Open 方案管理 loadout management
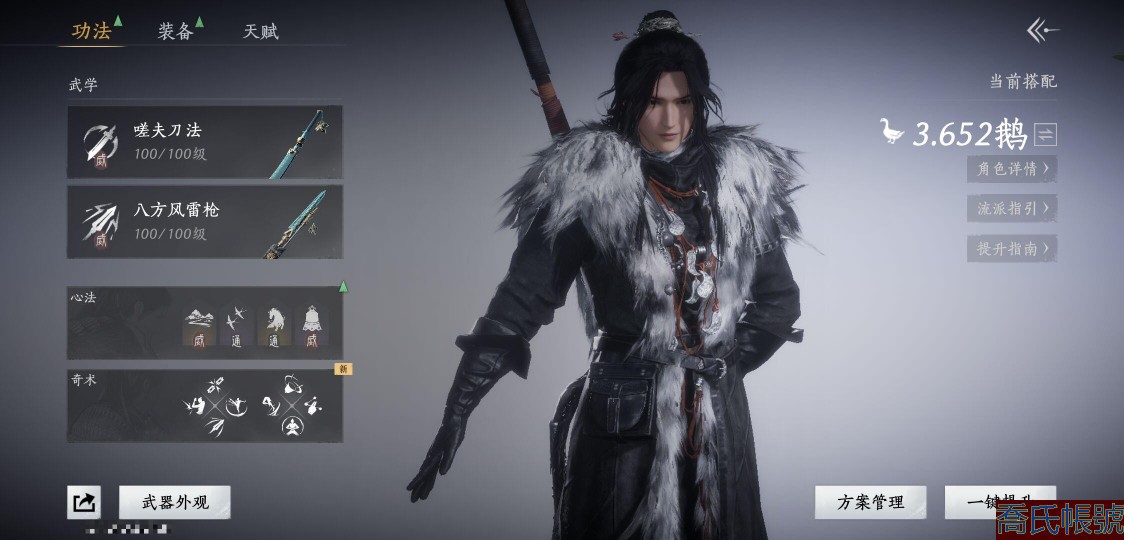1124x540 pixels. tap(870, 502)
